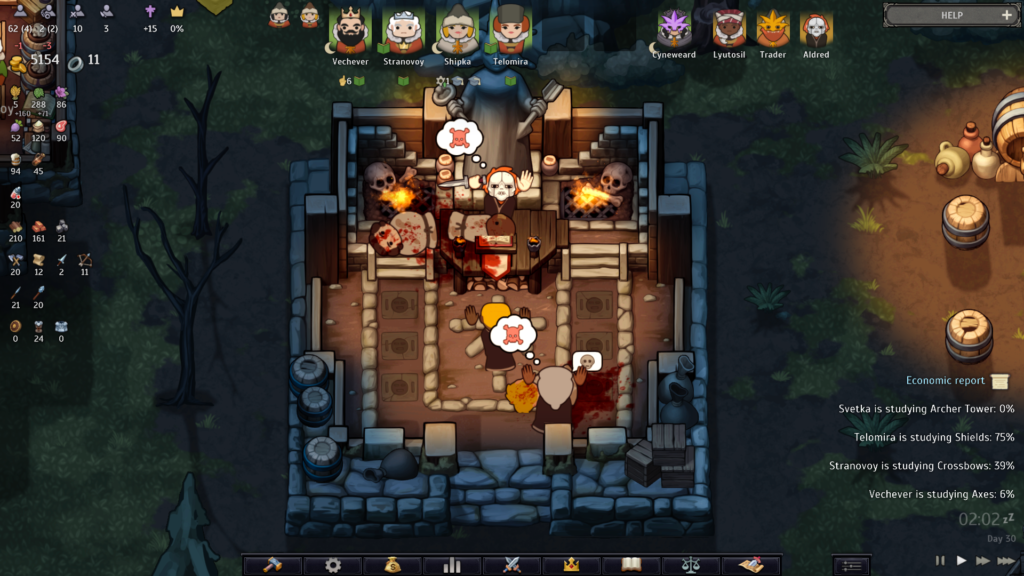Open Lyutosil's portrait

729,29
